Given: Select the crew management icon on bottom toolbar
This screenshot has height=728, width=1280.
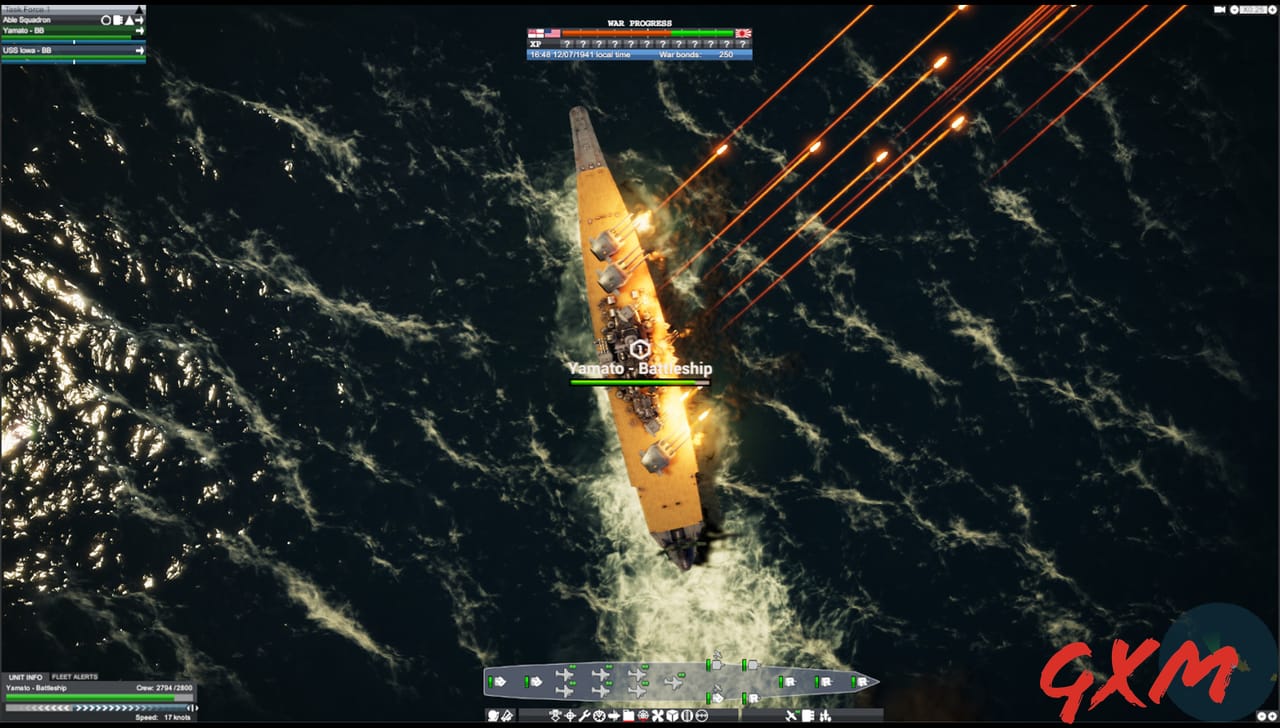Looking at the screenshot, I should tap(491, 715).
